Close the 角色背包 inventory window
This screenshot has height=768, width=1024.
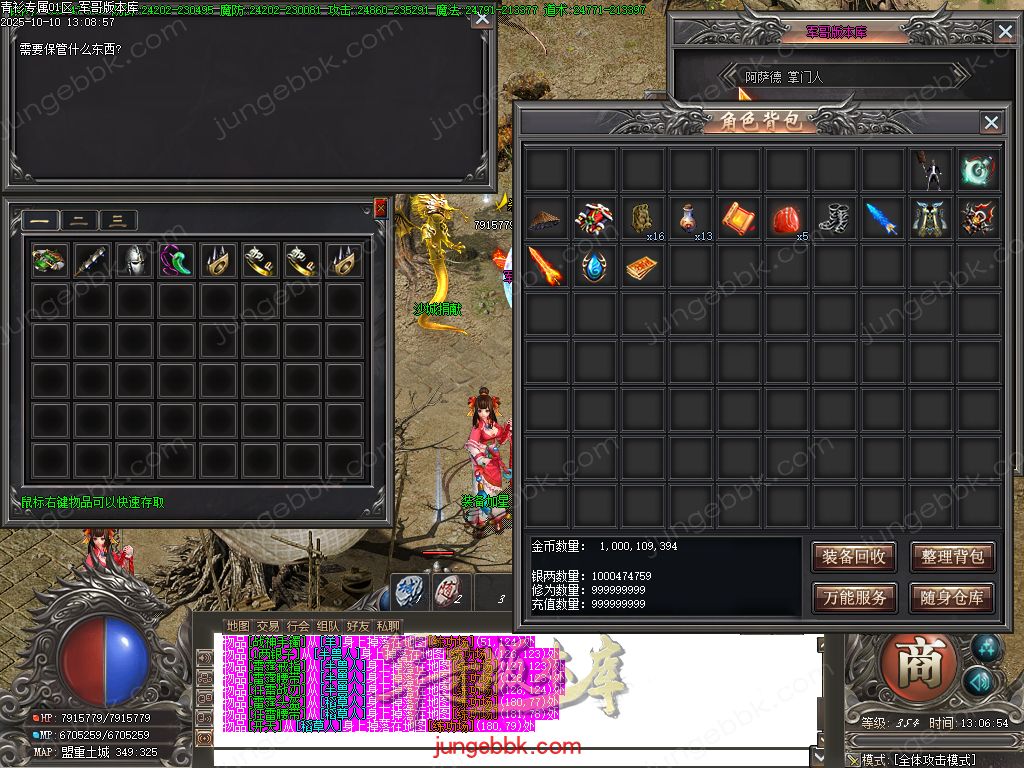tap(990, 122)
